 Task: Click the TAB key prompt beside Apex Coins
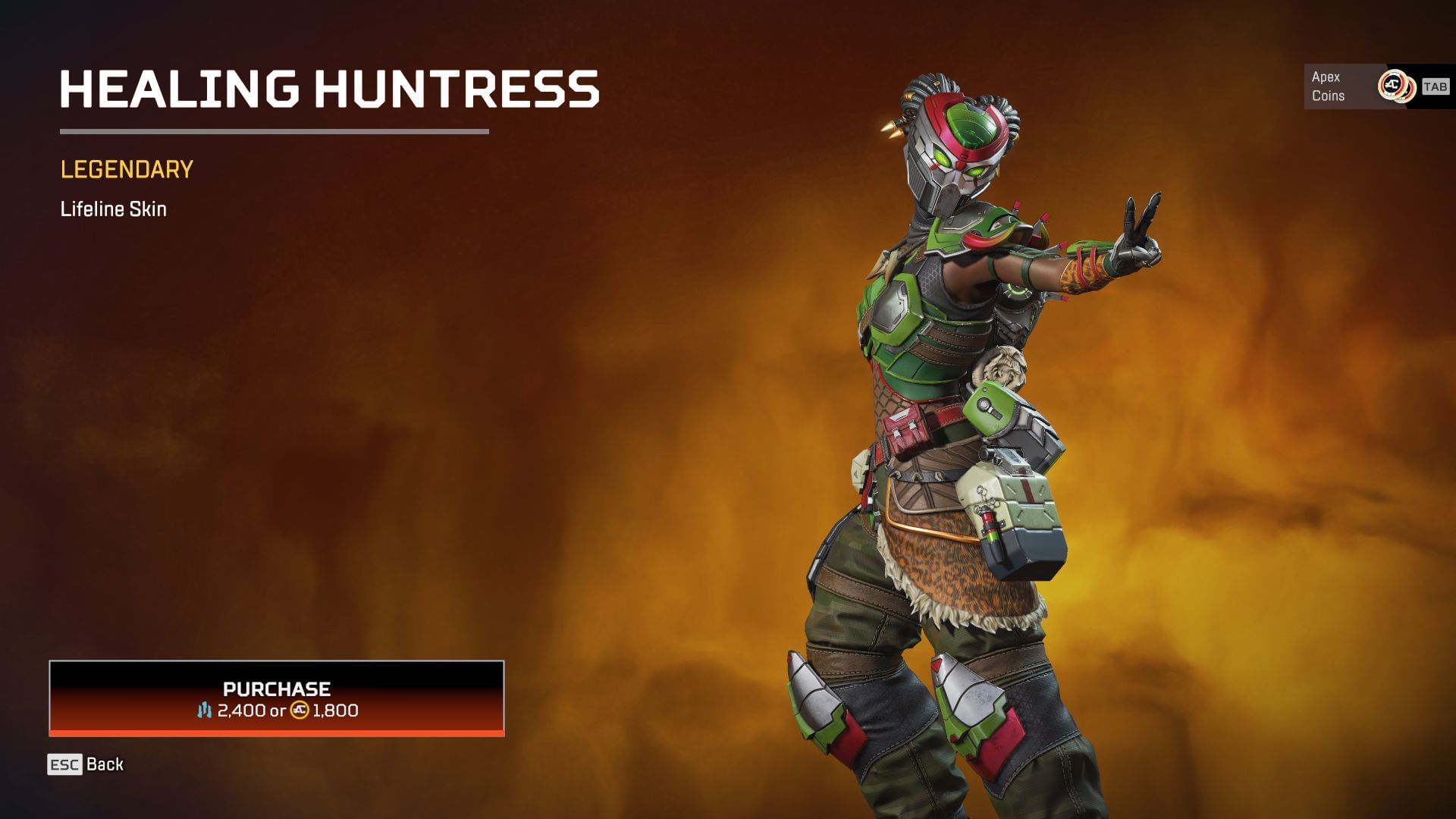pyautogui.click(x=1436, y=86)
